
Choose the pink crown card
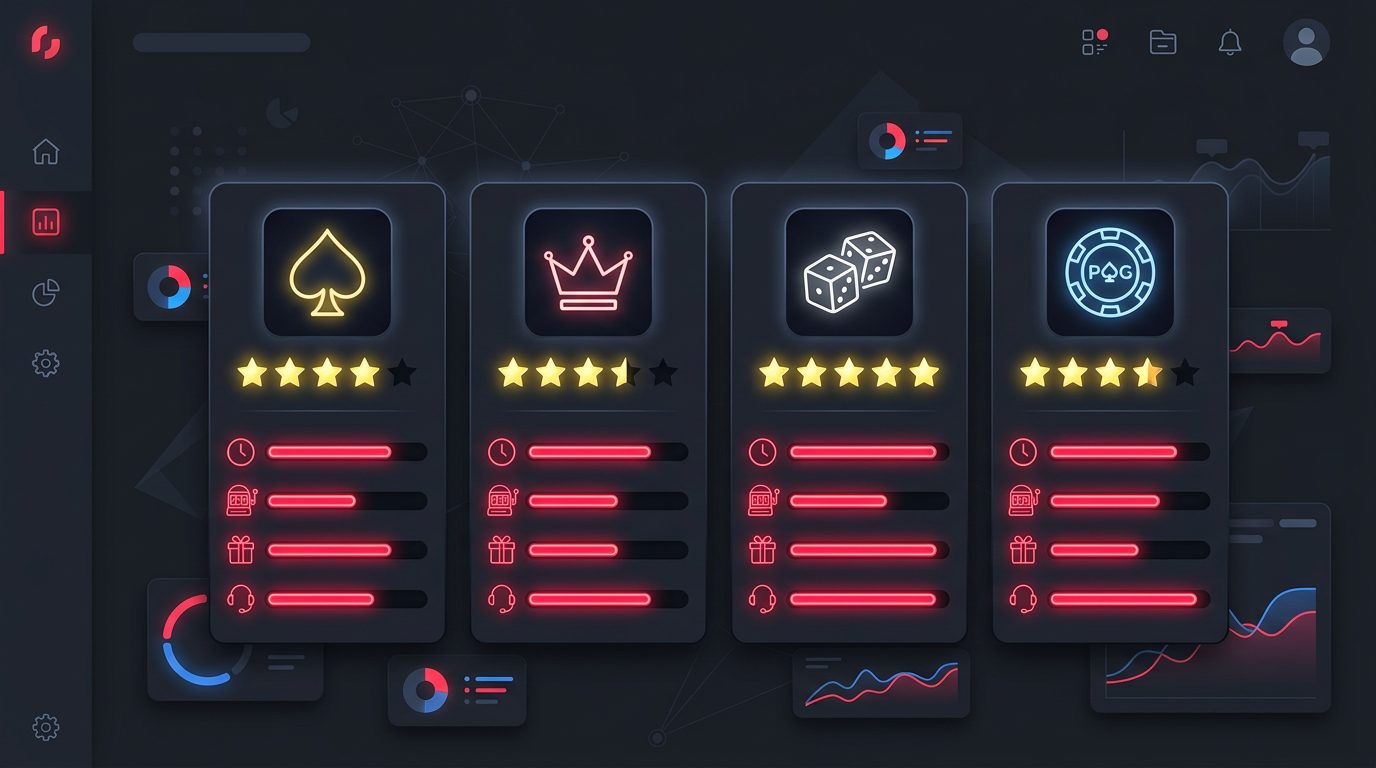click(588, 272)
